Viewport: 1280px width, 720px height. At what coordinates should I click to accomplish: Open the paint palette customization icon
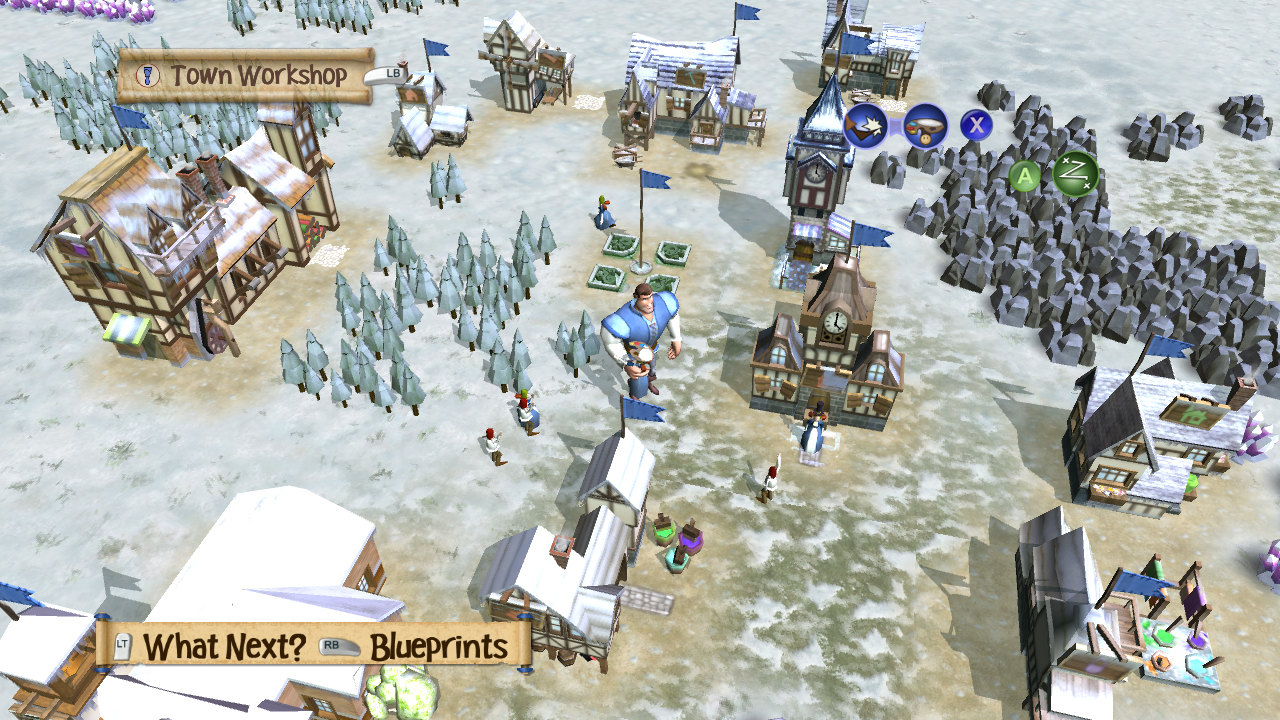[927, 127]
